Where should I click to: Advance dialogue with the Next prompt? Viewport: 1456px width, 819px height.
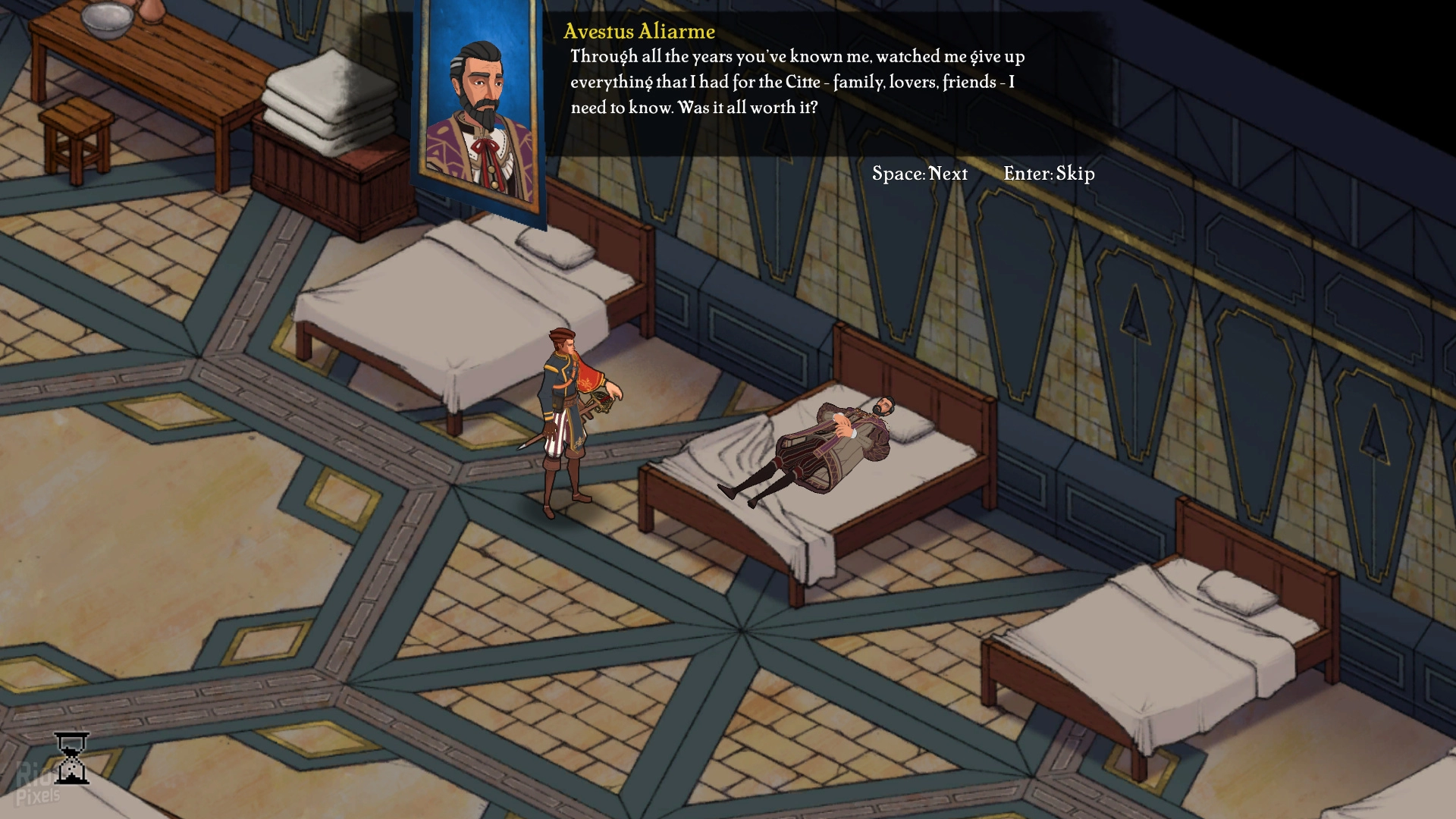[919, 174]
